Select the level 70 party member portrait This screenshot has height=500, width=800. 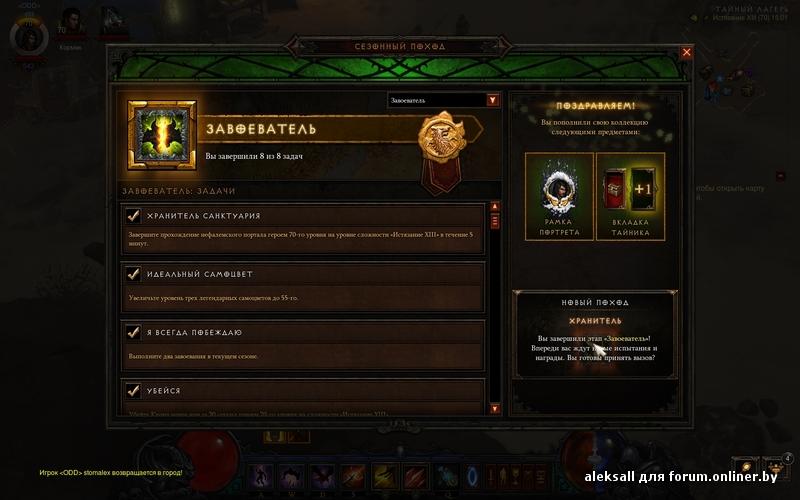tap(70, 20)
